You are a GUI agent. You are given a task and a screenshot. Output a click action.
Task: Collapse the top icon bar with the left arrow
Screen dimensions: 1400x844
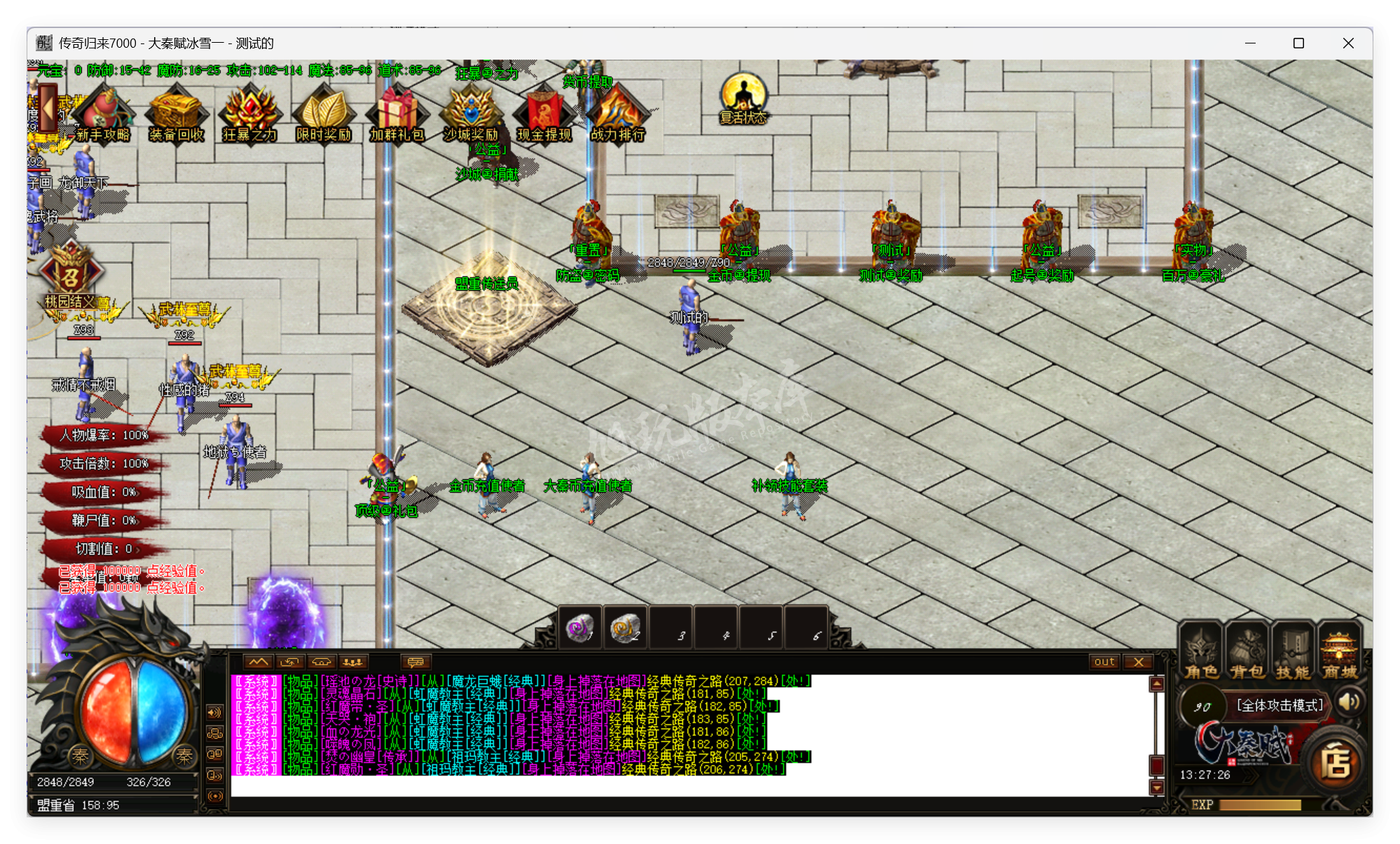pyautogui.click(x=48, y=109)
